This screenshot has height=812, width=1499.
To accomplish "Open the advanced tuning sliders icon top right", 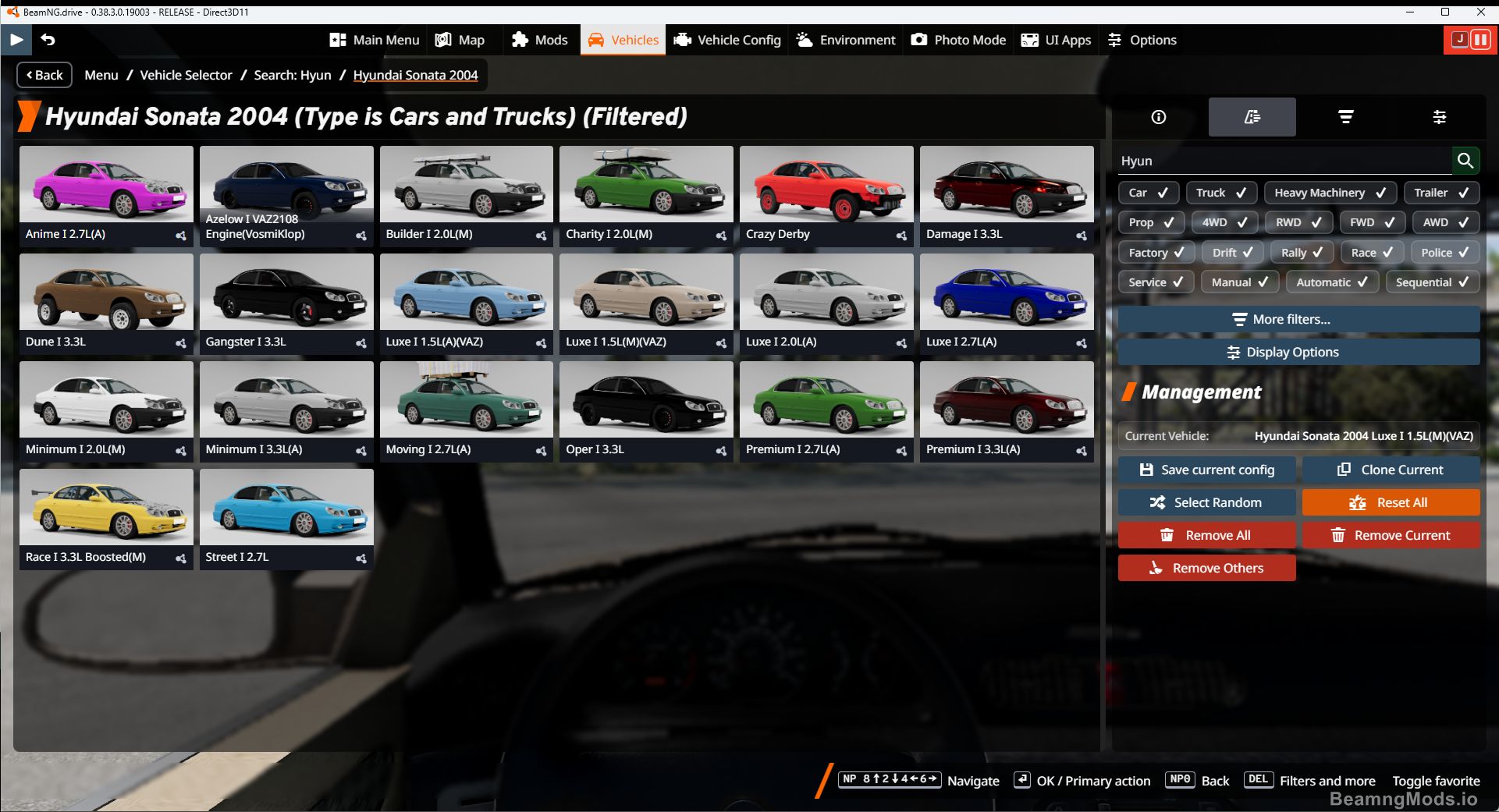I will [x=1440, y=117].
